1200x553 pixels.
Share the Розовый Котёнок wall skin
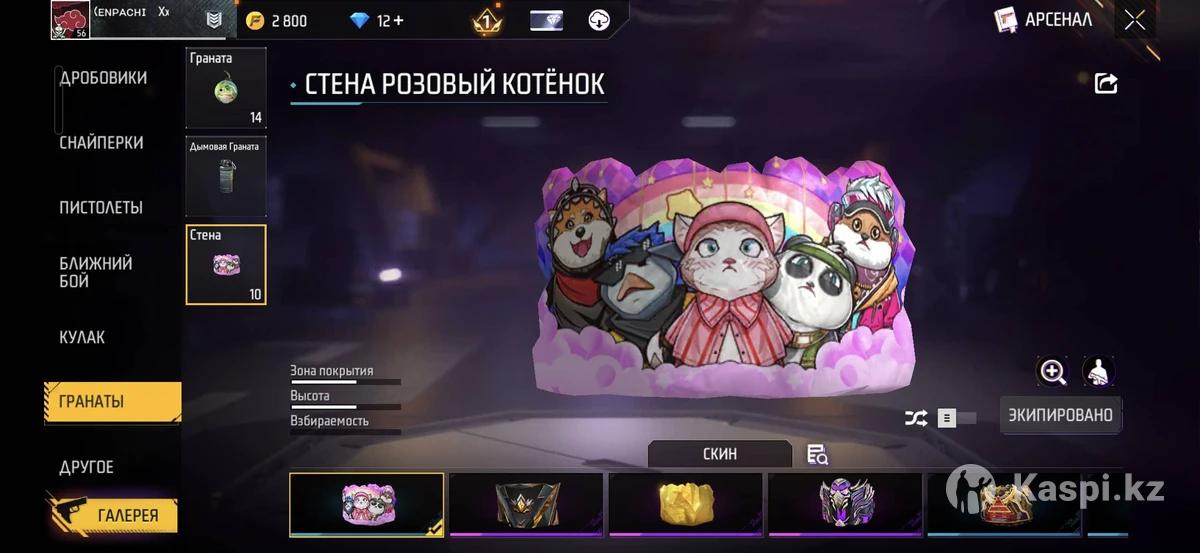1106,84
